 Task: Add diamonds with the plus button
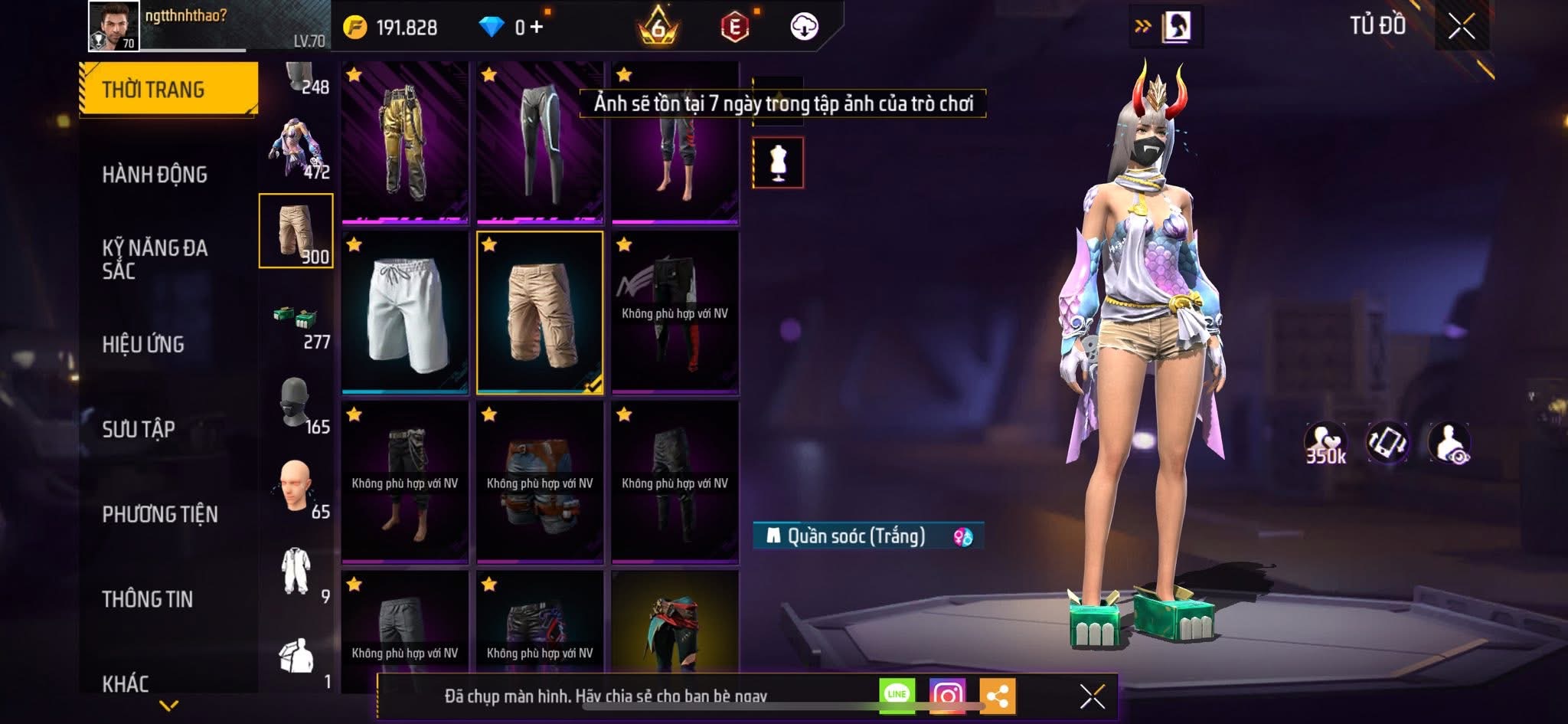[x=537, y=28]
